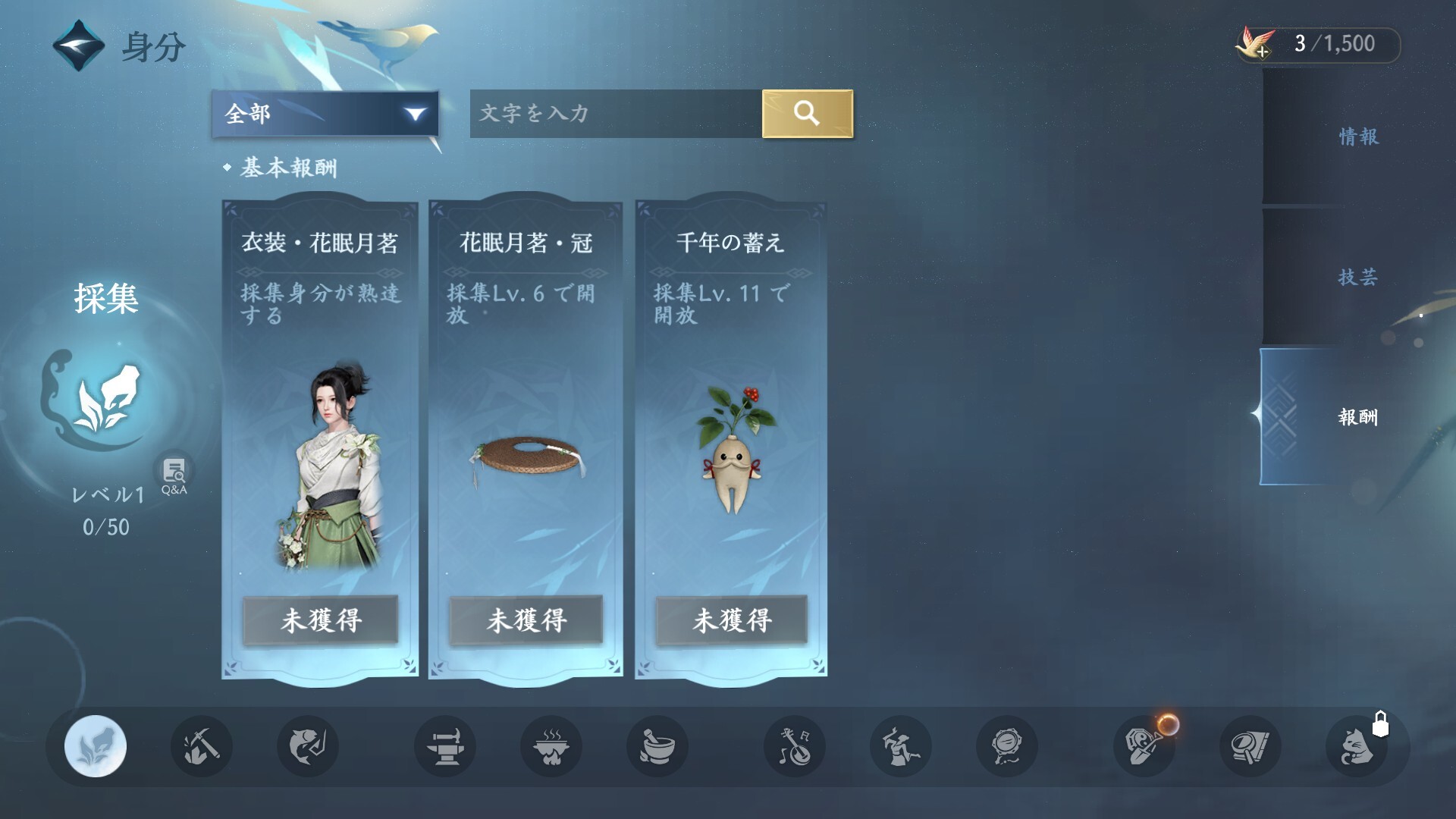Go back using the top-left diamond icon
Viewport: 1456px width, 819px height.
point(78,45)
